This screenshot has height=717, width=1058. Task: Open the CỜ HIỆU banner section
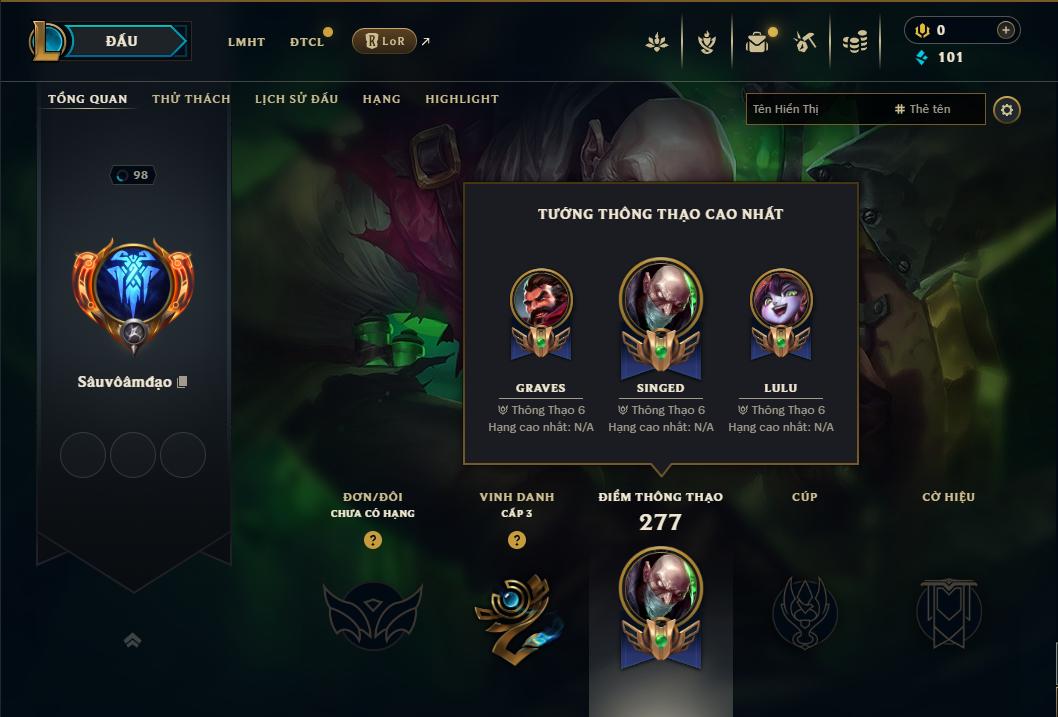pyautogui.click(x=948, y=610)
